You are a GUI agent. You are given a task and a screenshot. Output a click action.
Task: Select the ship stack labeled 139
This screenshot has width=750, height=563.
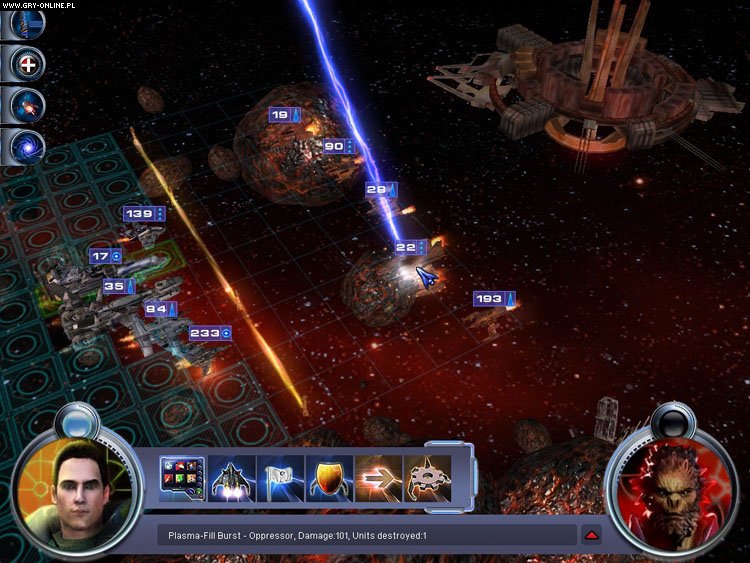pos(144,213)
